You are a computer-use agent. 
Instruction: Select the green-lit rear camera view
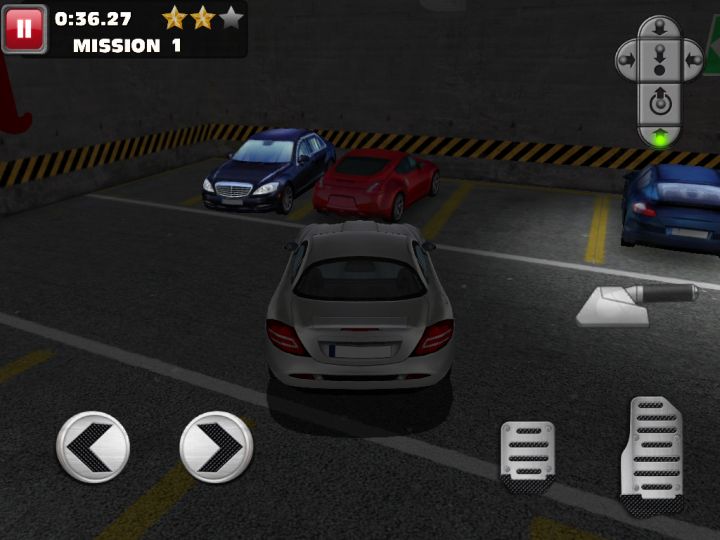point(659,135)
